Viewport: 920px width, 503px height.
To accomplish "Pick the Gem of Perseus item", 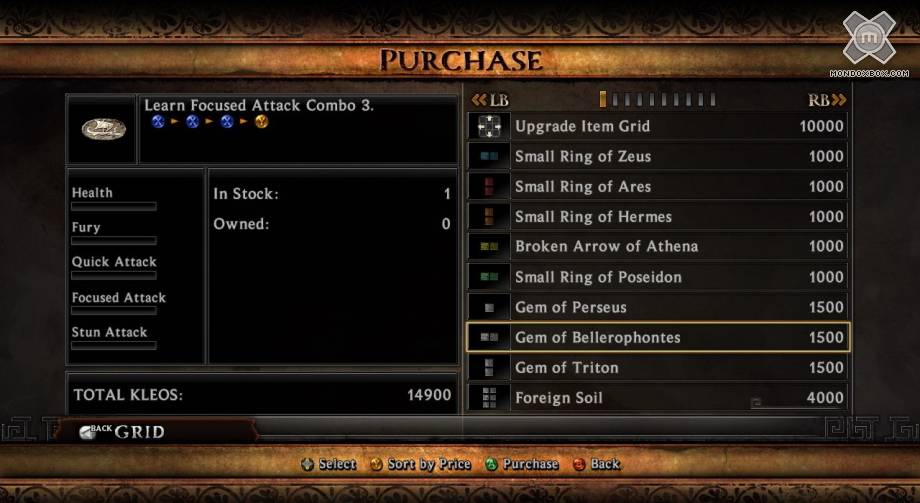I will pyautogui.click(x=657, y=307).
